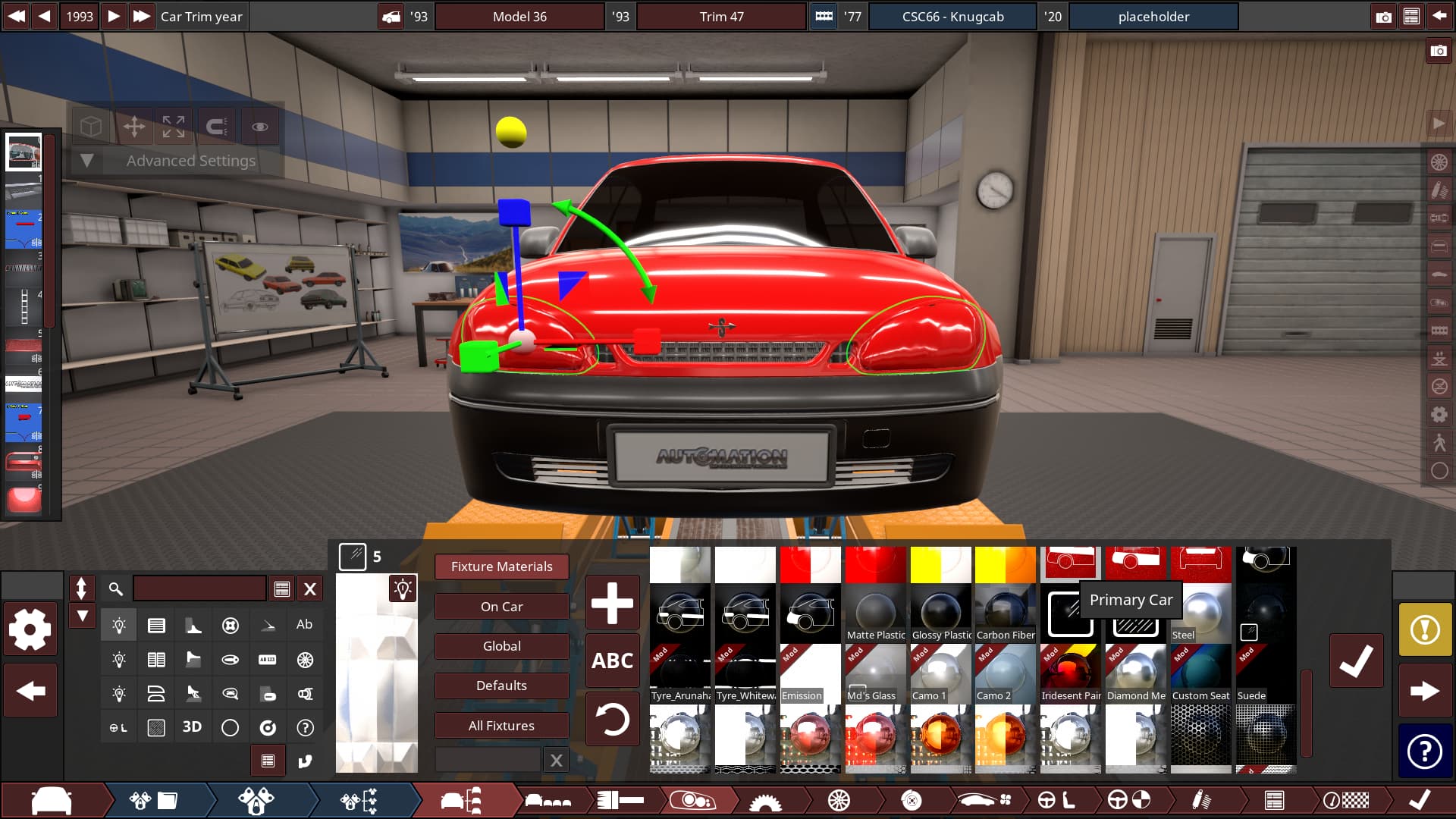Choose the Custom Seat material swatch
Image resolution: width=1456 pixels, height=819 pixels.
[x=1200, y=672]
